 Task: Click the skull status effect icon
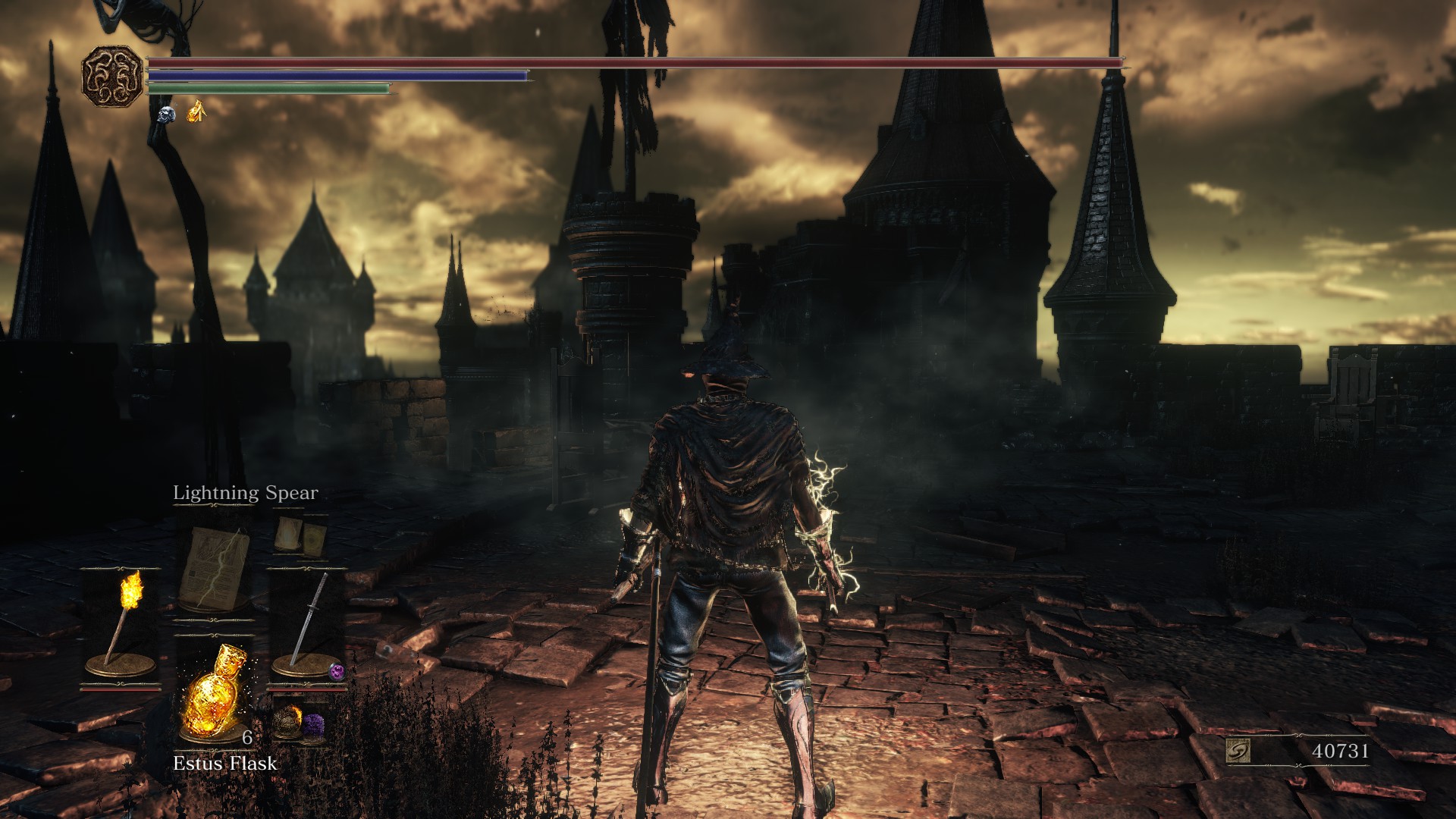click(167, 115)
